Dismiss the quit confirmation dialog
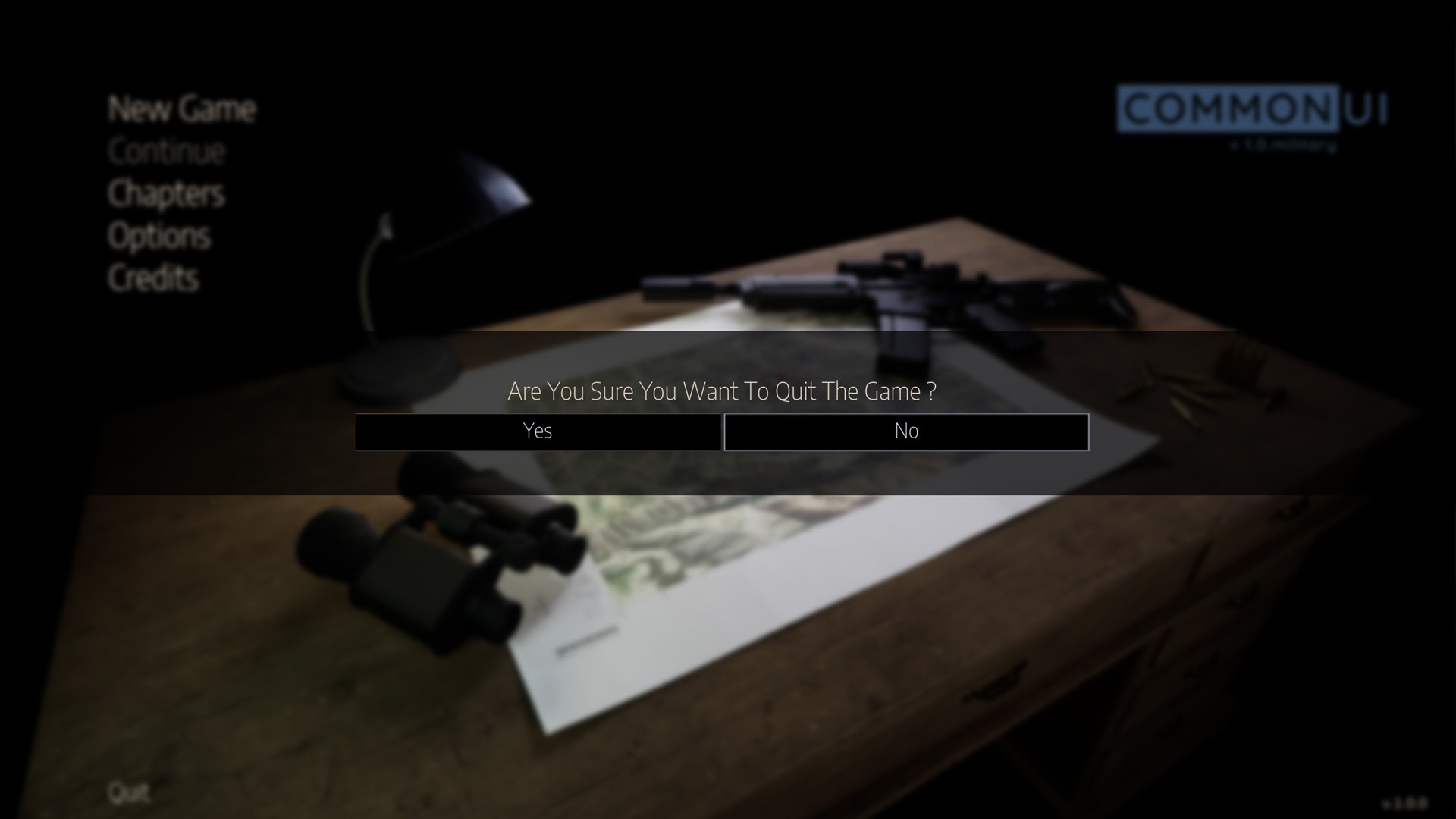 pyautogui.click(x=906, y=431)
